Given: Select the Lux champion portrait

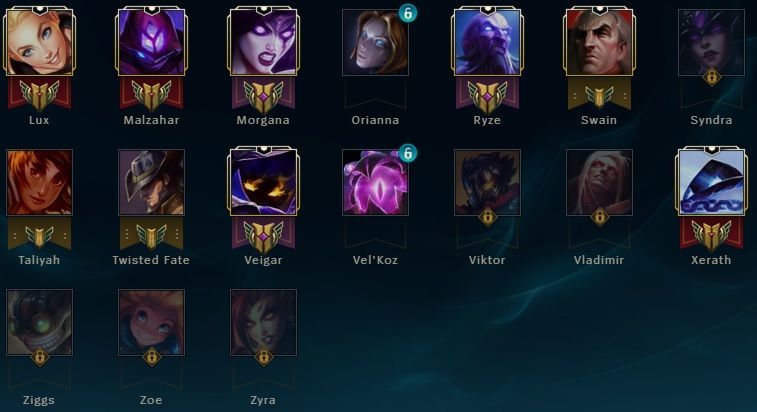Looking at the screenshot, I should tap(40, 43).
